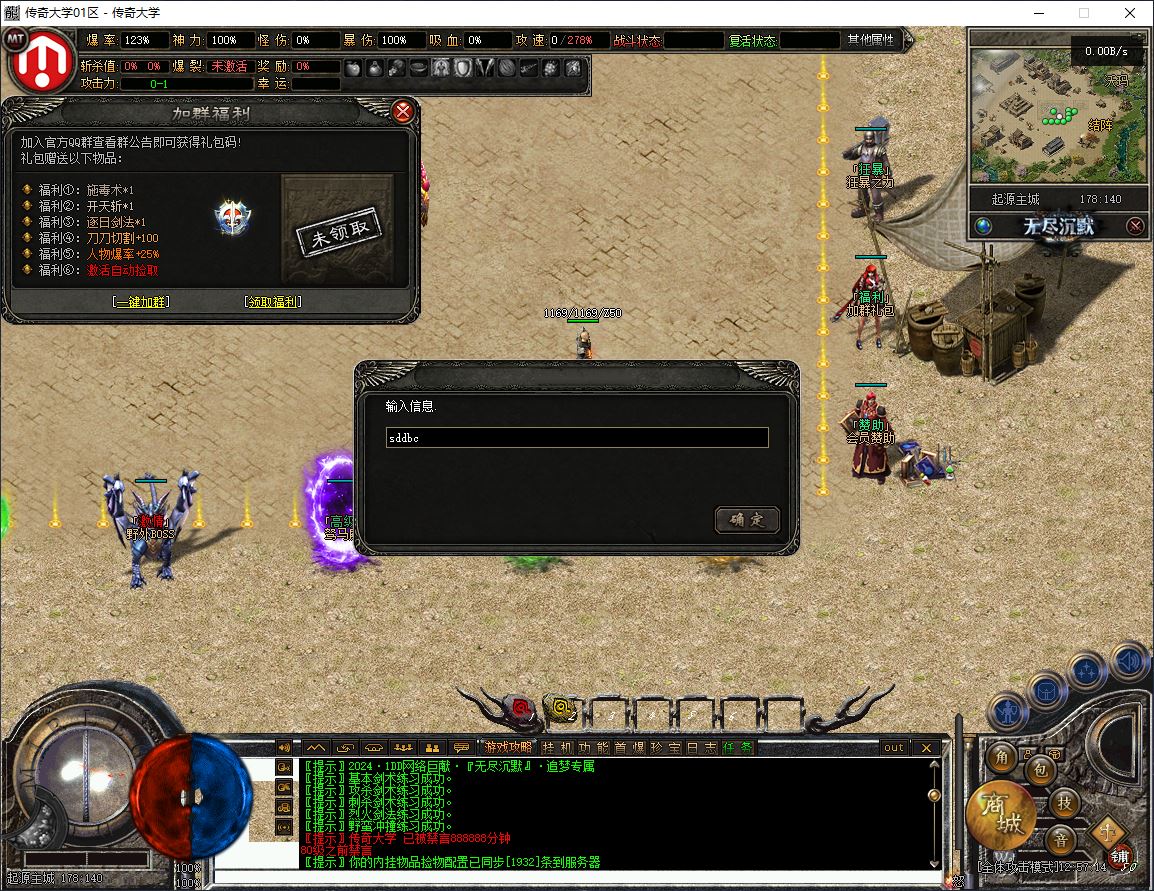Open the 其他属性 attributes panel
1154x891 pixels.
[872, 40]
